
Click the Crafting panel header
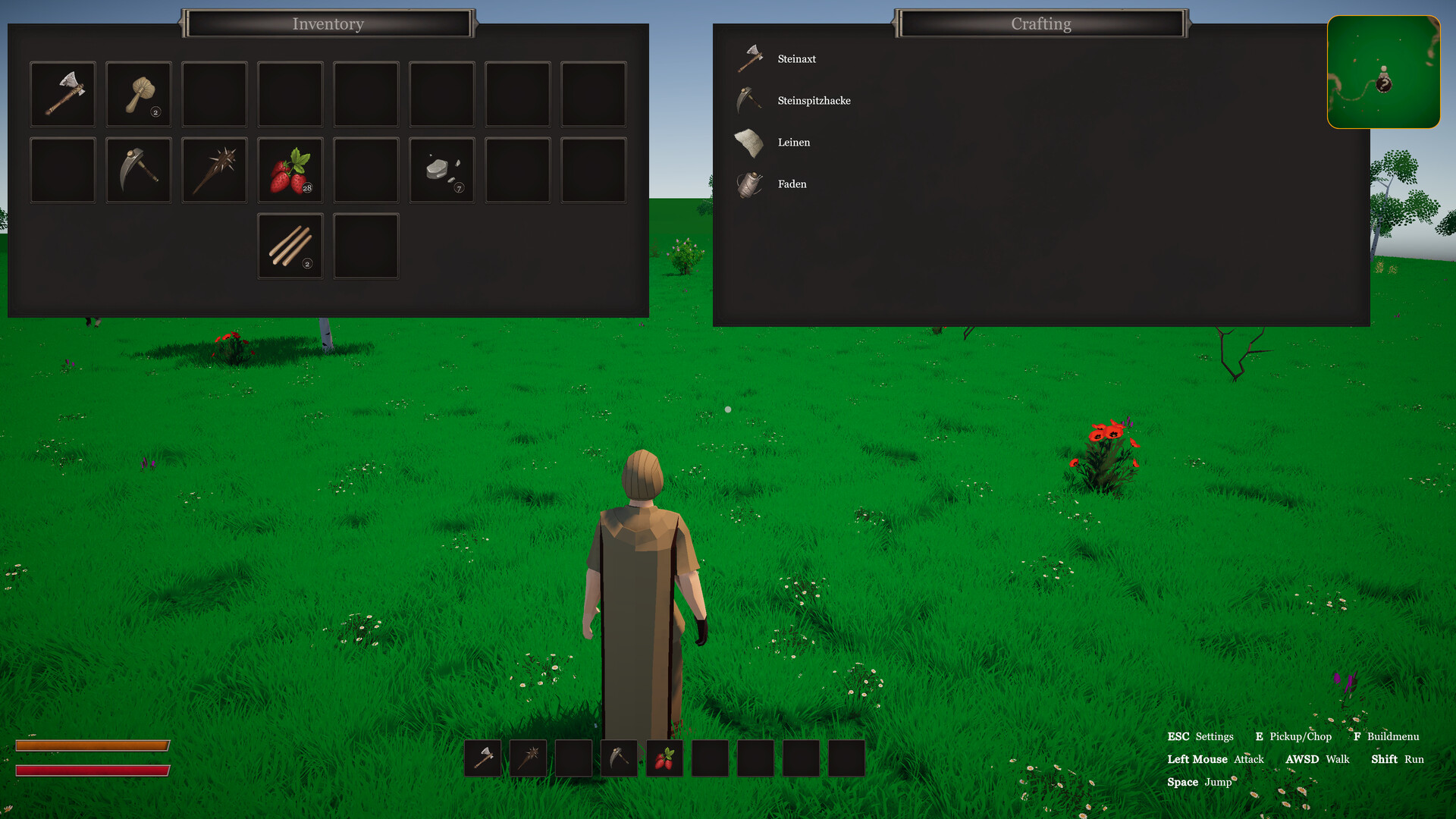(x=1040, y=24)
